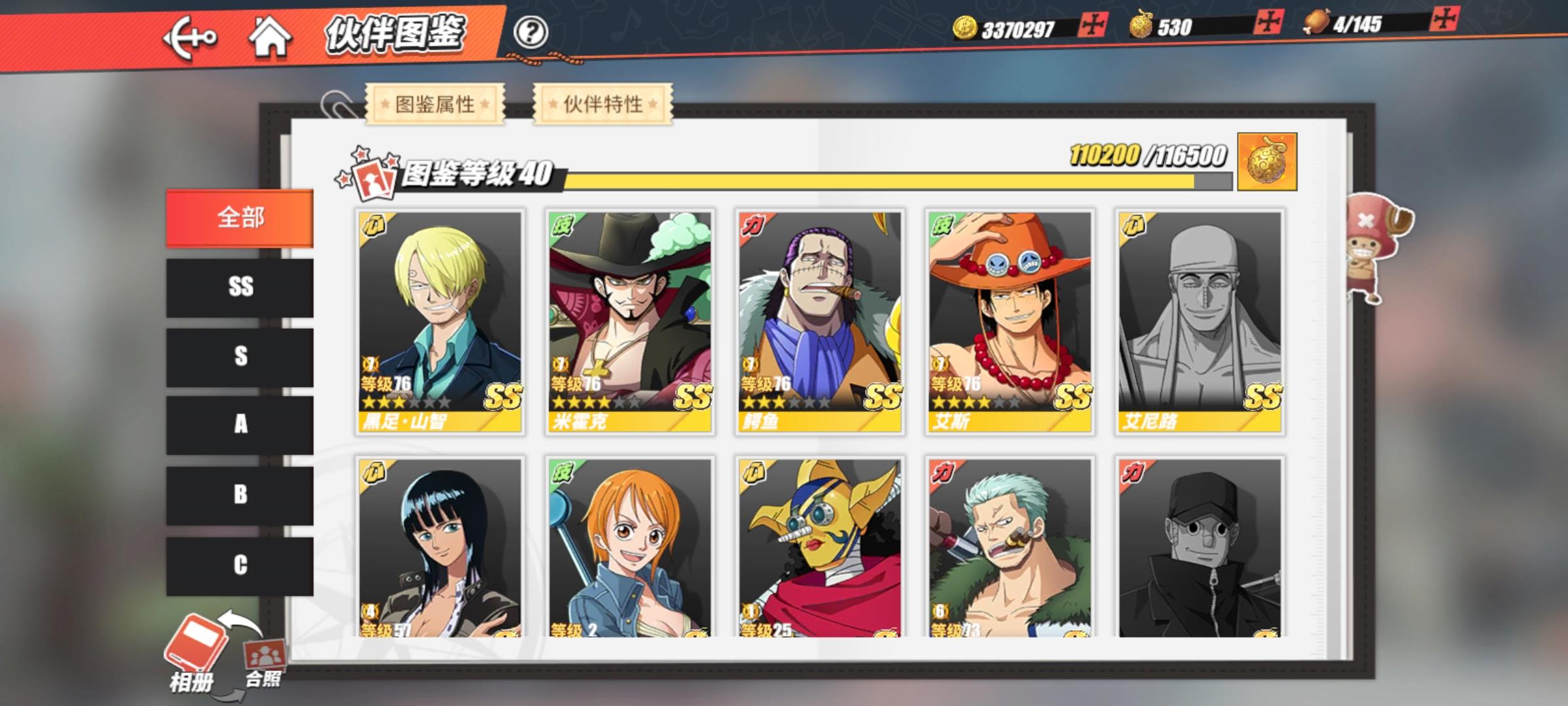
Task: Add more devil fruit currency
Action: (x=1267, y=23)
